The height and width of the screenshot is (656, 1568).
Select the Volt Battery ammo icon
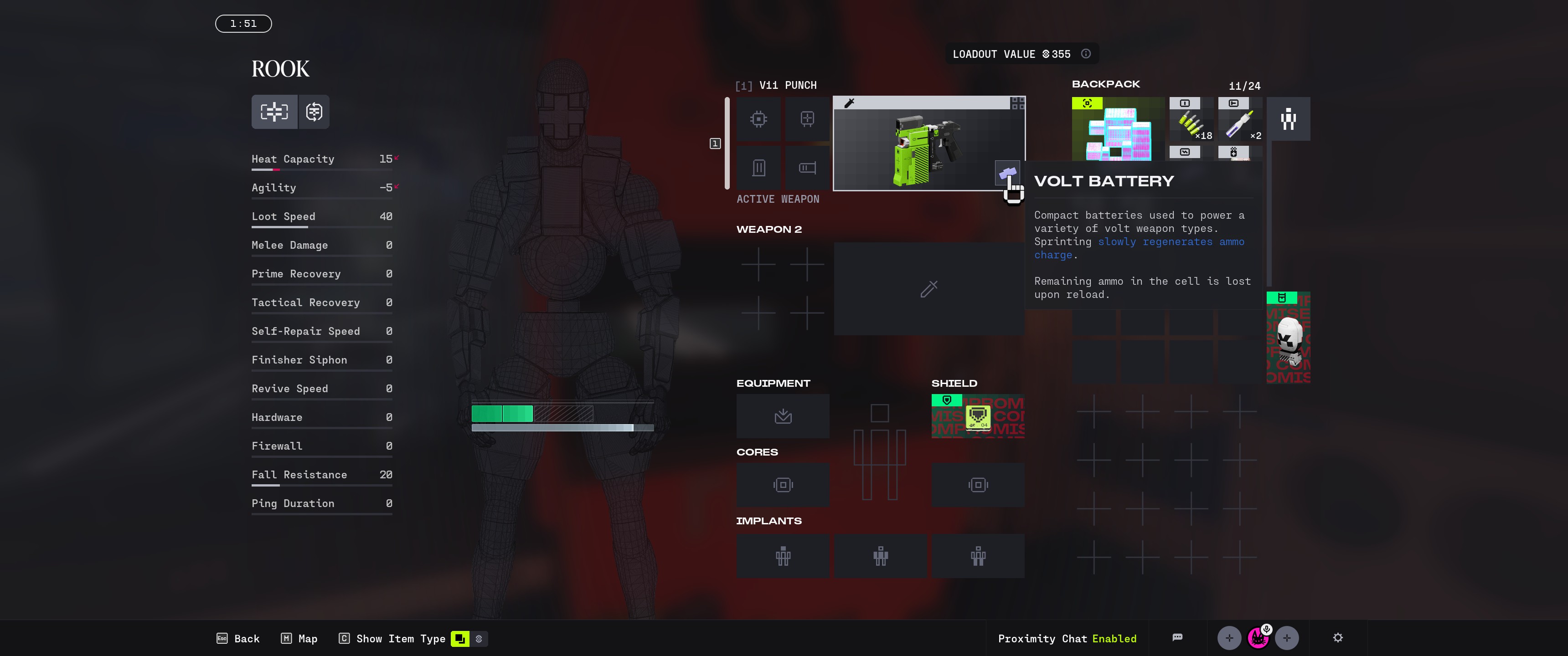point(1006,173)
